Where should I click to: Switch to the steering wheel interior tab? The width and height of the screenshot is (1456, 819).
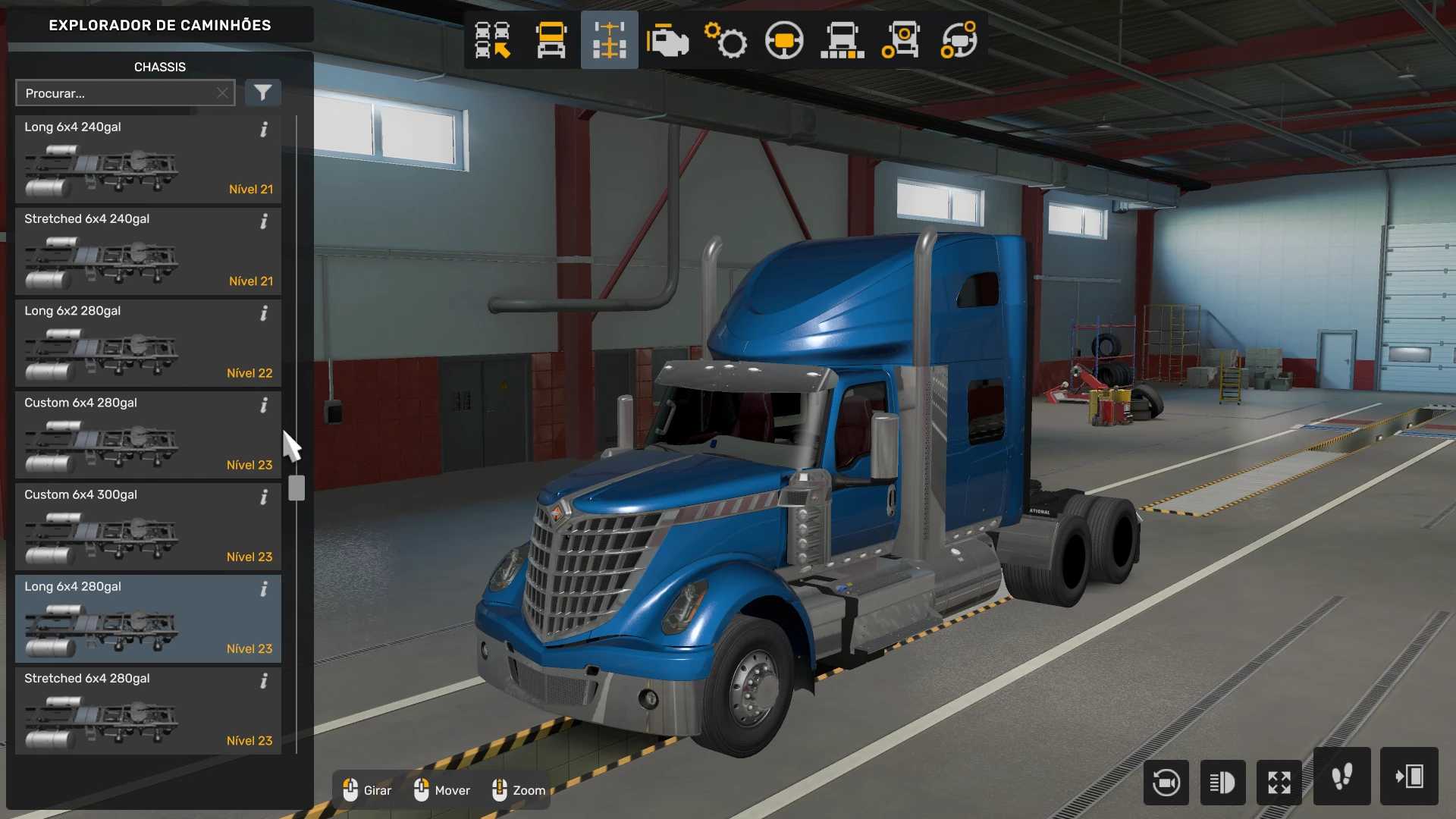pos(784,40)
